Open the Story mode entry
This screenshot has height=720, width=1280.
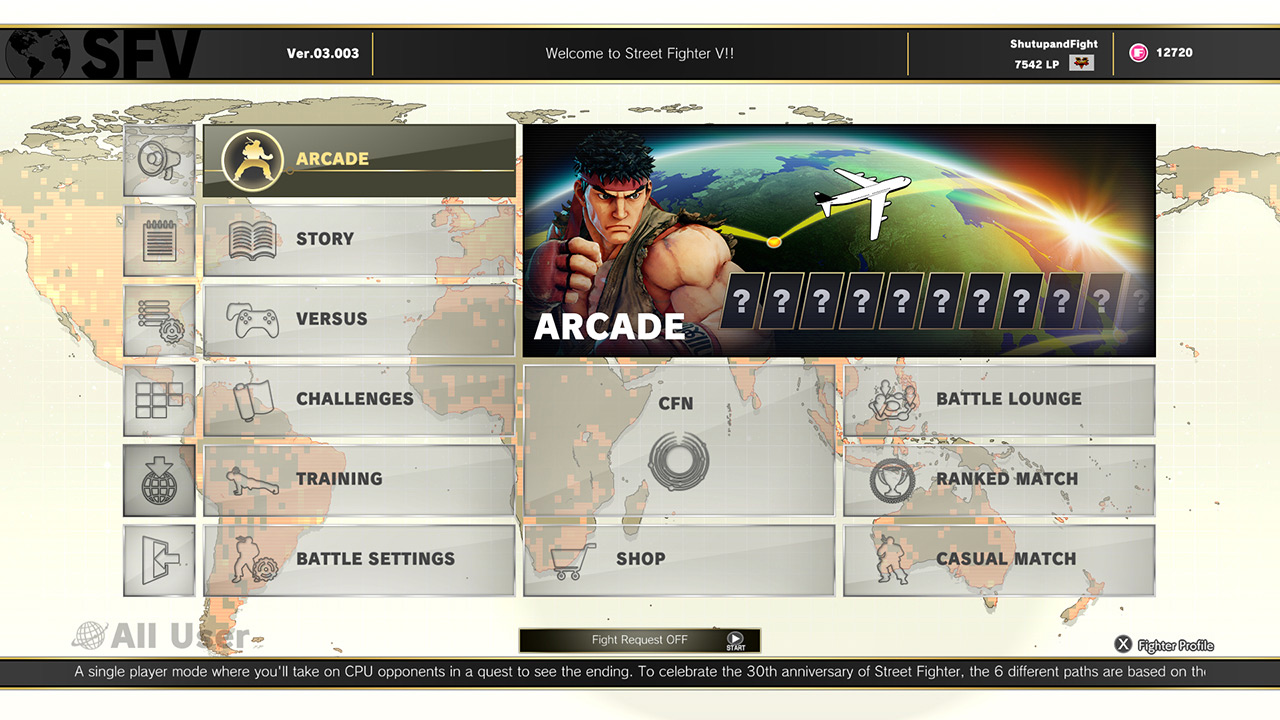pos(360,238)
